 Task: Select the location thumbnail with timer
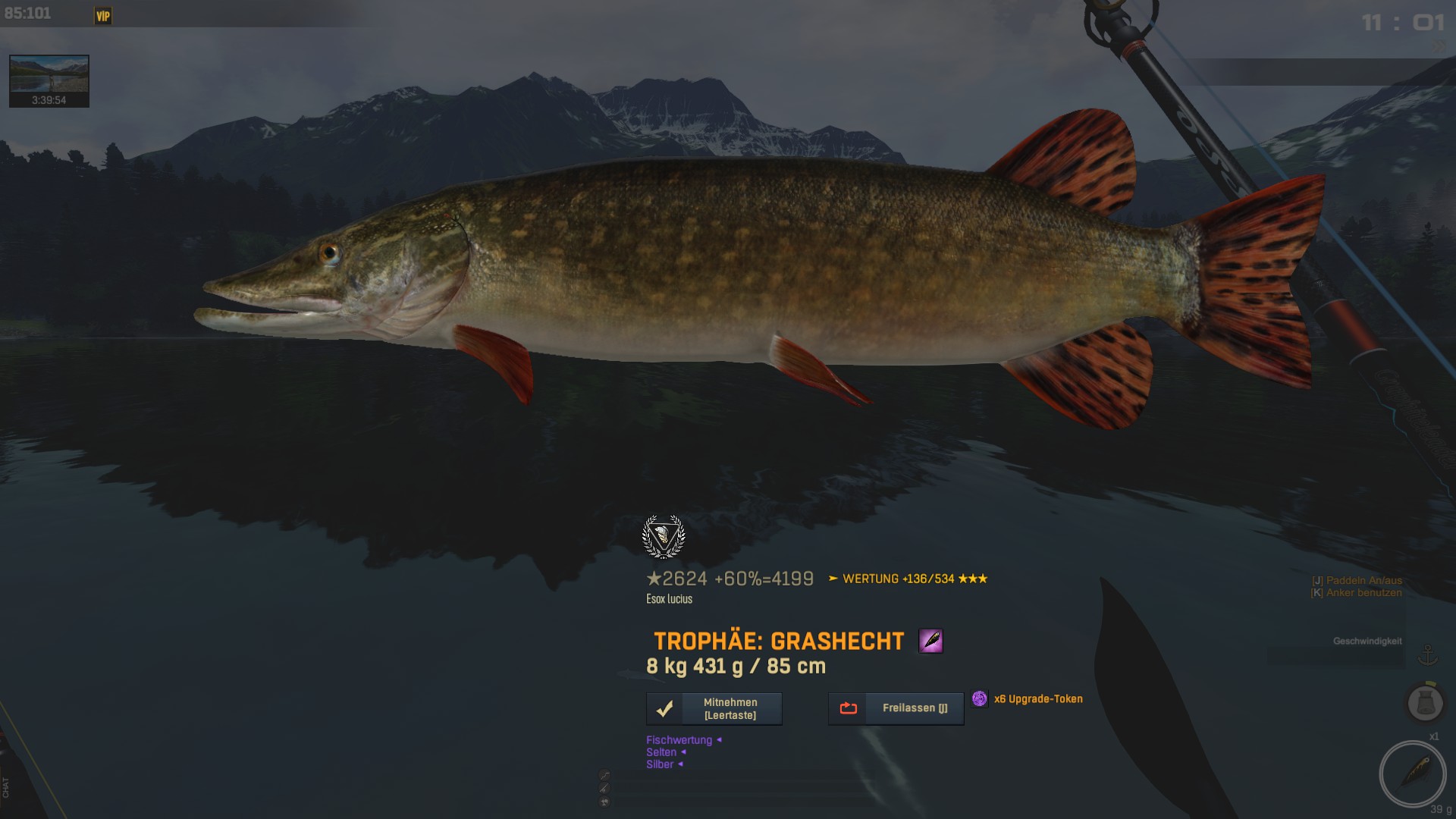pyautogui.click(x=49, y=80)
